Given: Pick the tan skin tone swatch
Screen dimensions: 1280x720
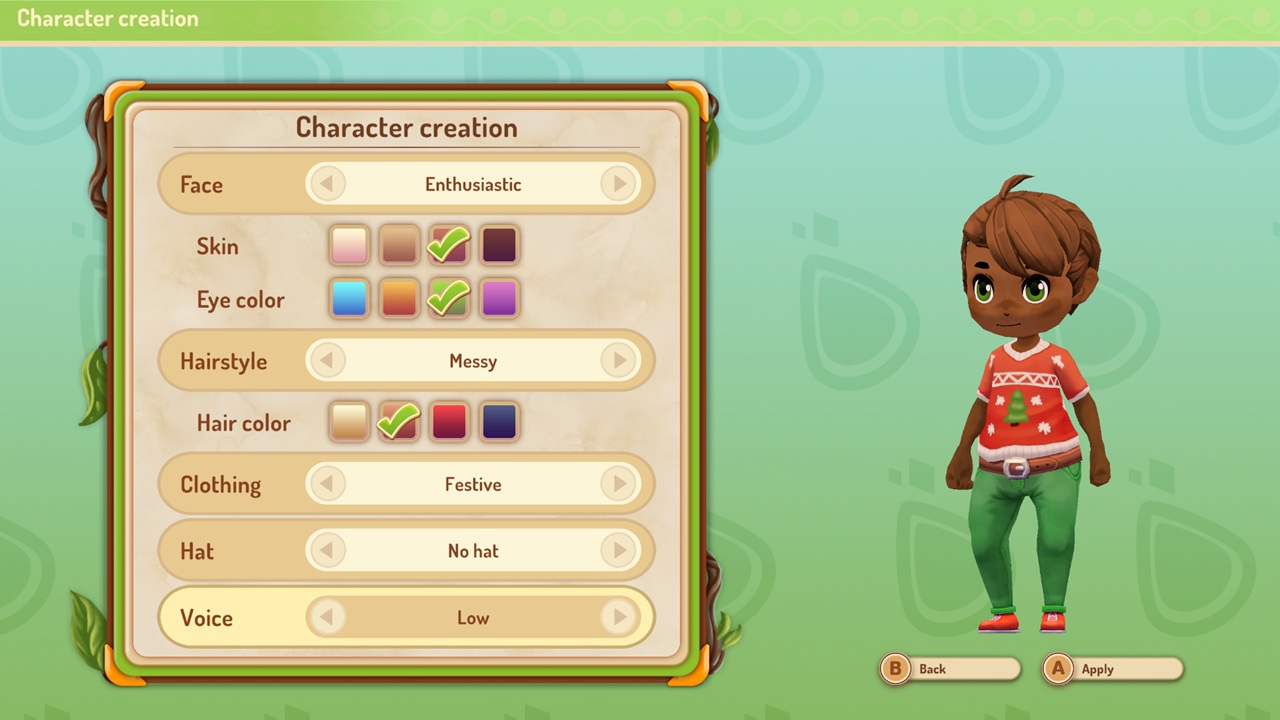Looking at the screenshot, I should tap(398, 245).
